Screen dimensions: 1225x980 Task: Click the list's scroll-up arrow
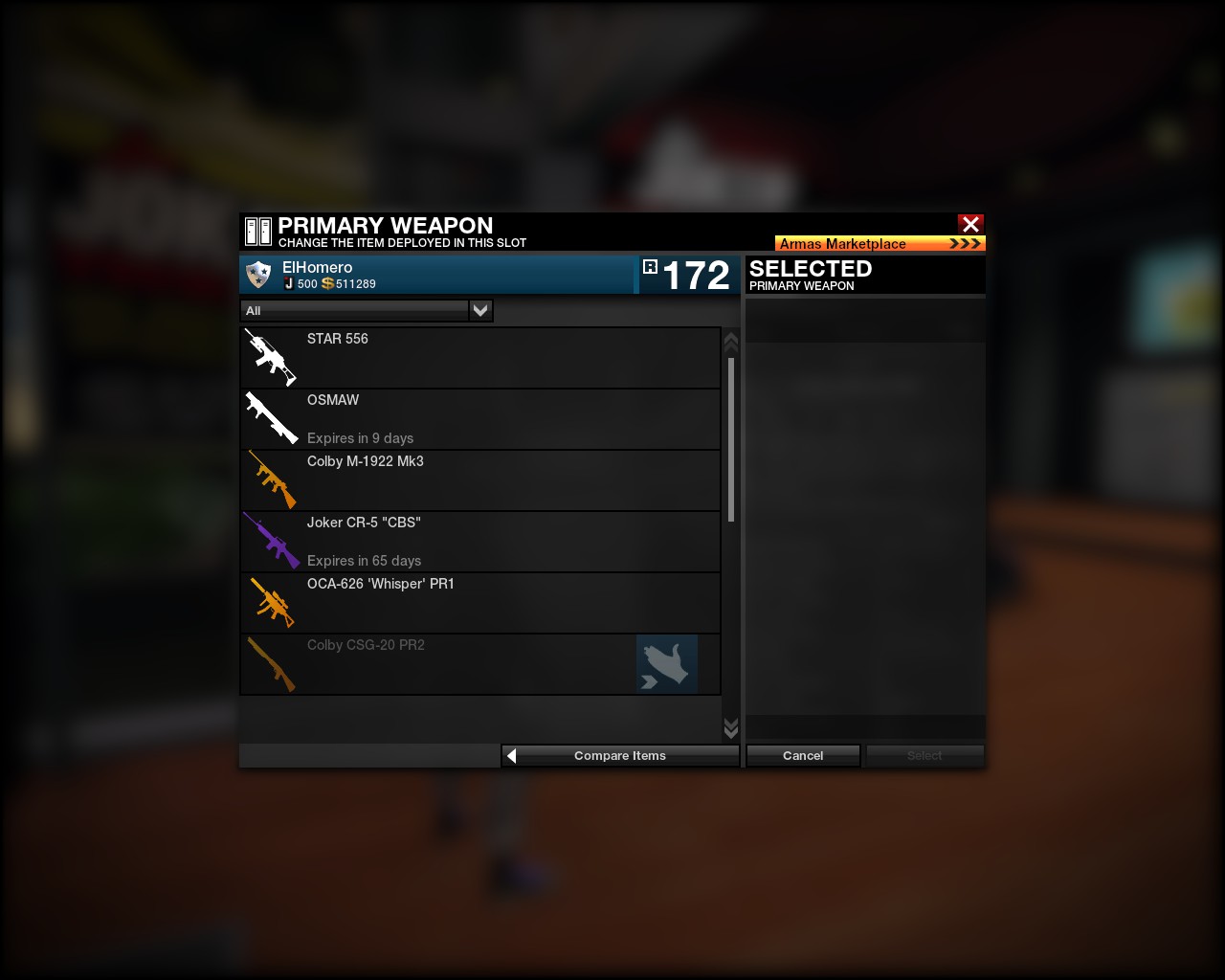[x=731, y=342]
